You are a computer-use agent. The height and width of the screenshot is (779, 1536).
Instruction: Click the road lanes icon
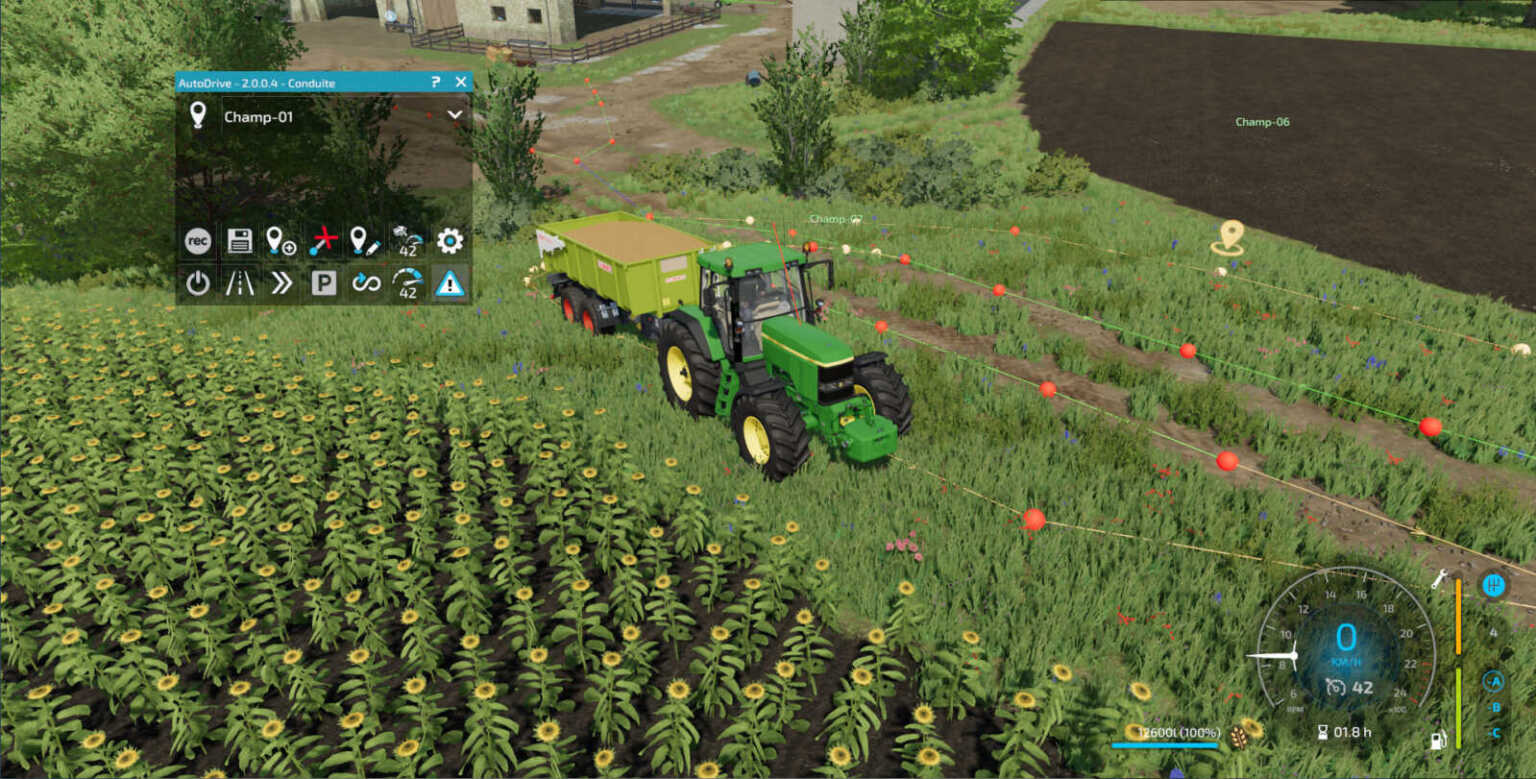pos(239,284)
